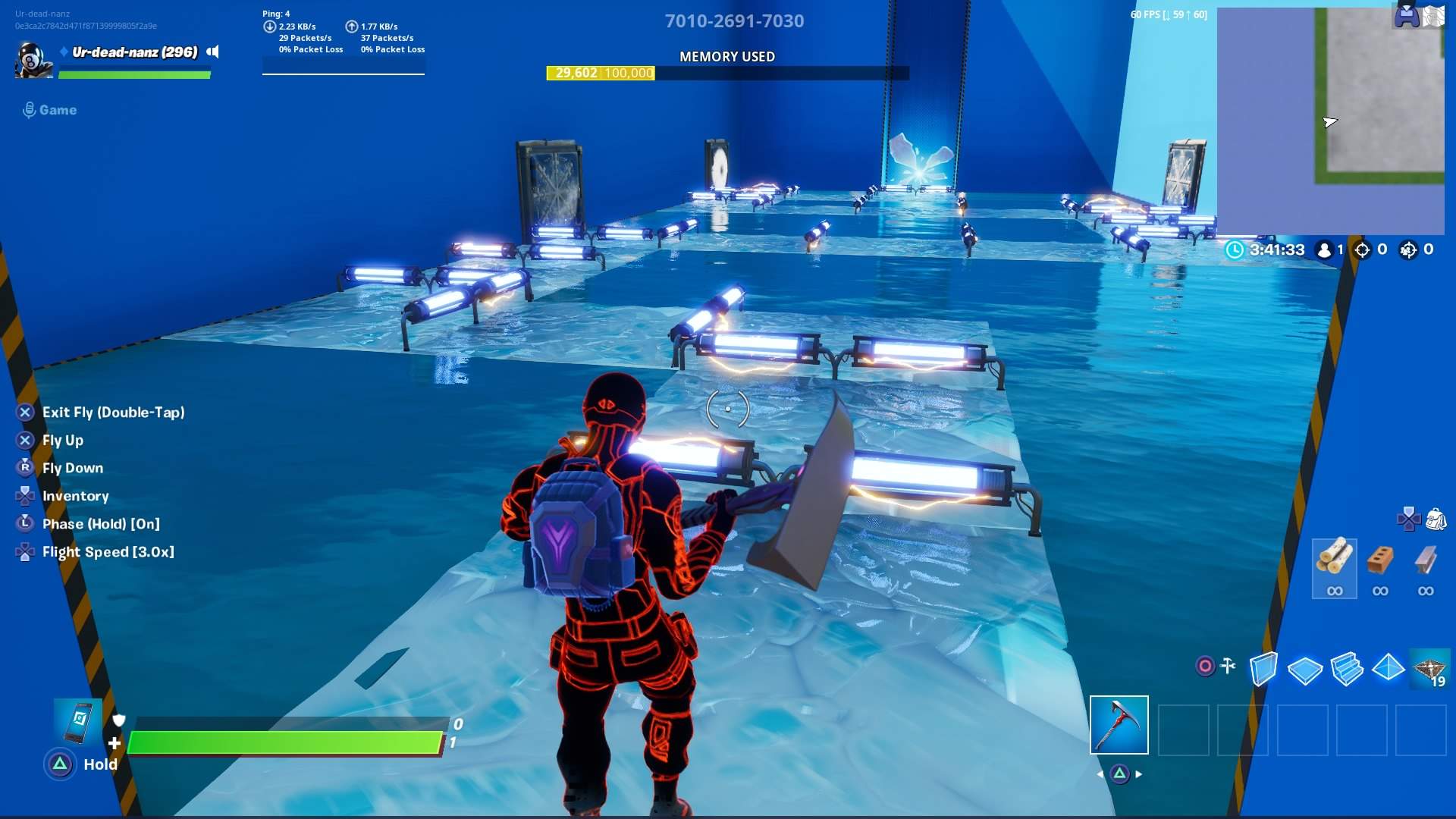The width and height of the screenshot is (1456, 819).
Task: Click the magenta ring marker icon
Action: click(1204, 666)
